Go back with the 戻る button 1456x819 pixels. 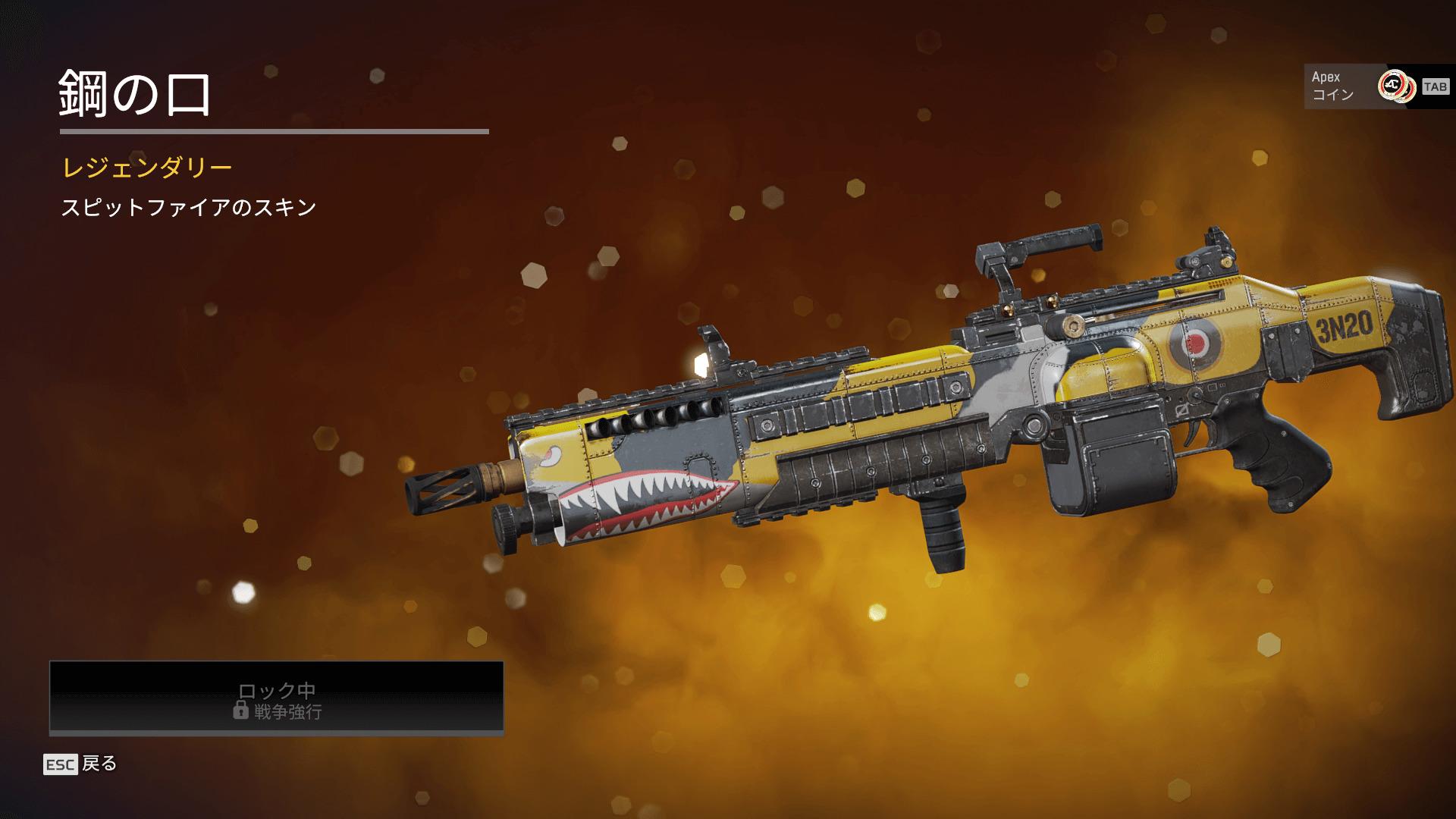click(x=80, y=764)
